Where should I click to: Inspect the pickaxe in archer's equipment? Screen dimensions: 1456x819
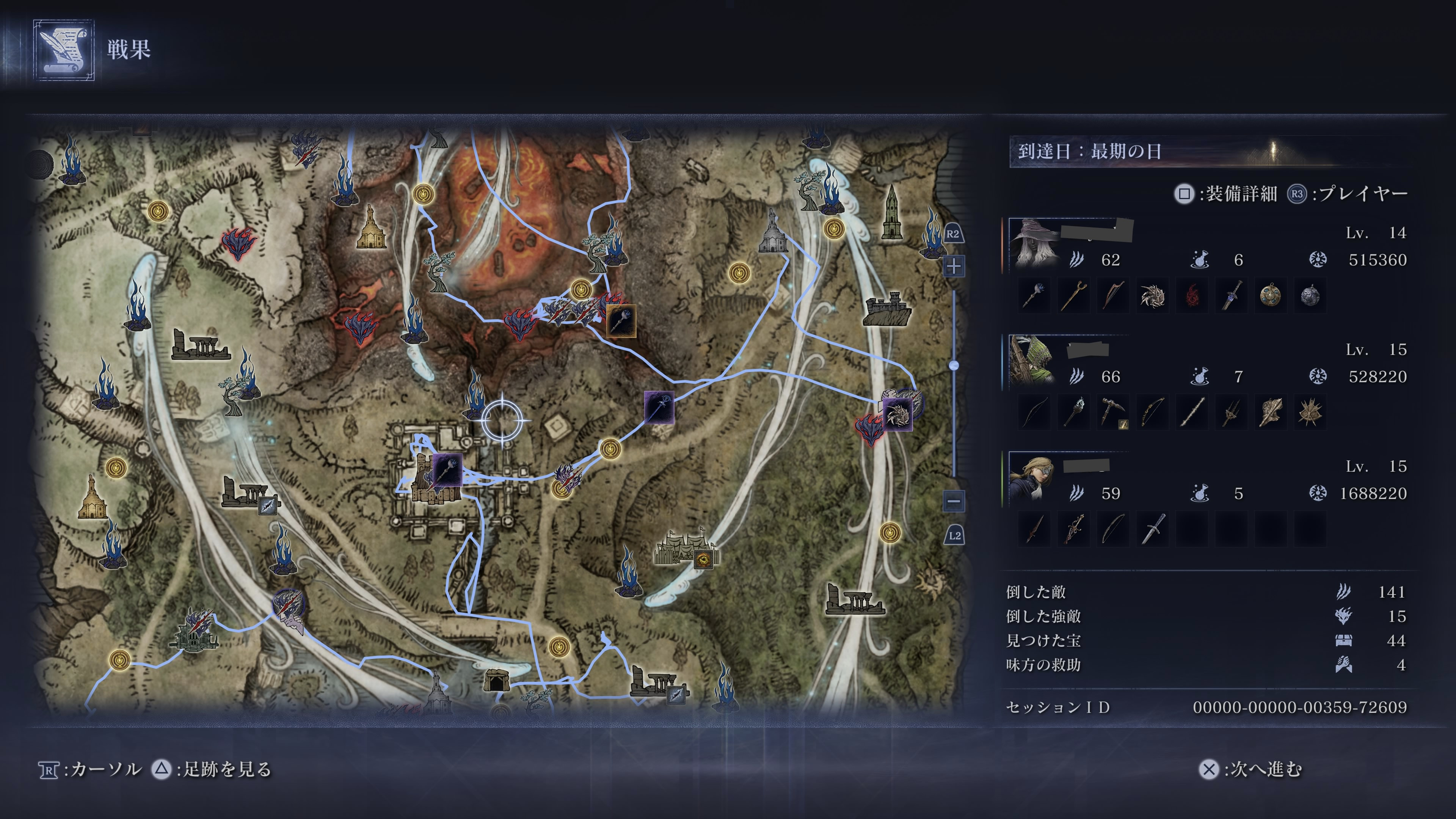pyautogui.click(x=1113, y=413)
